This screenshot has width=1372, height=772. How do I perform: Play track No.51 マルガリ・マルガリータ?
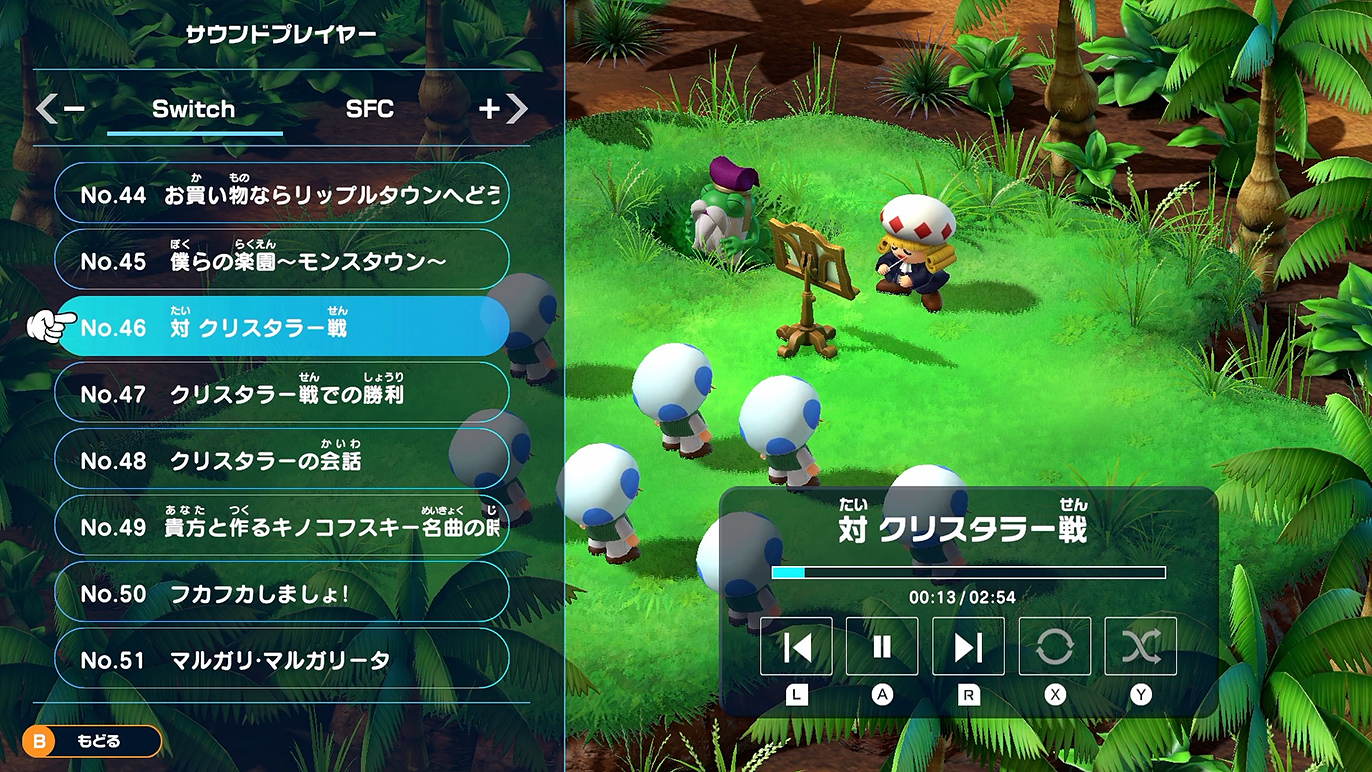coord(282,659)
